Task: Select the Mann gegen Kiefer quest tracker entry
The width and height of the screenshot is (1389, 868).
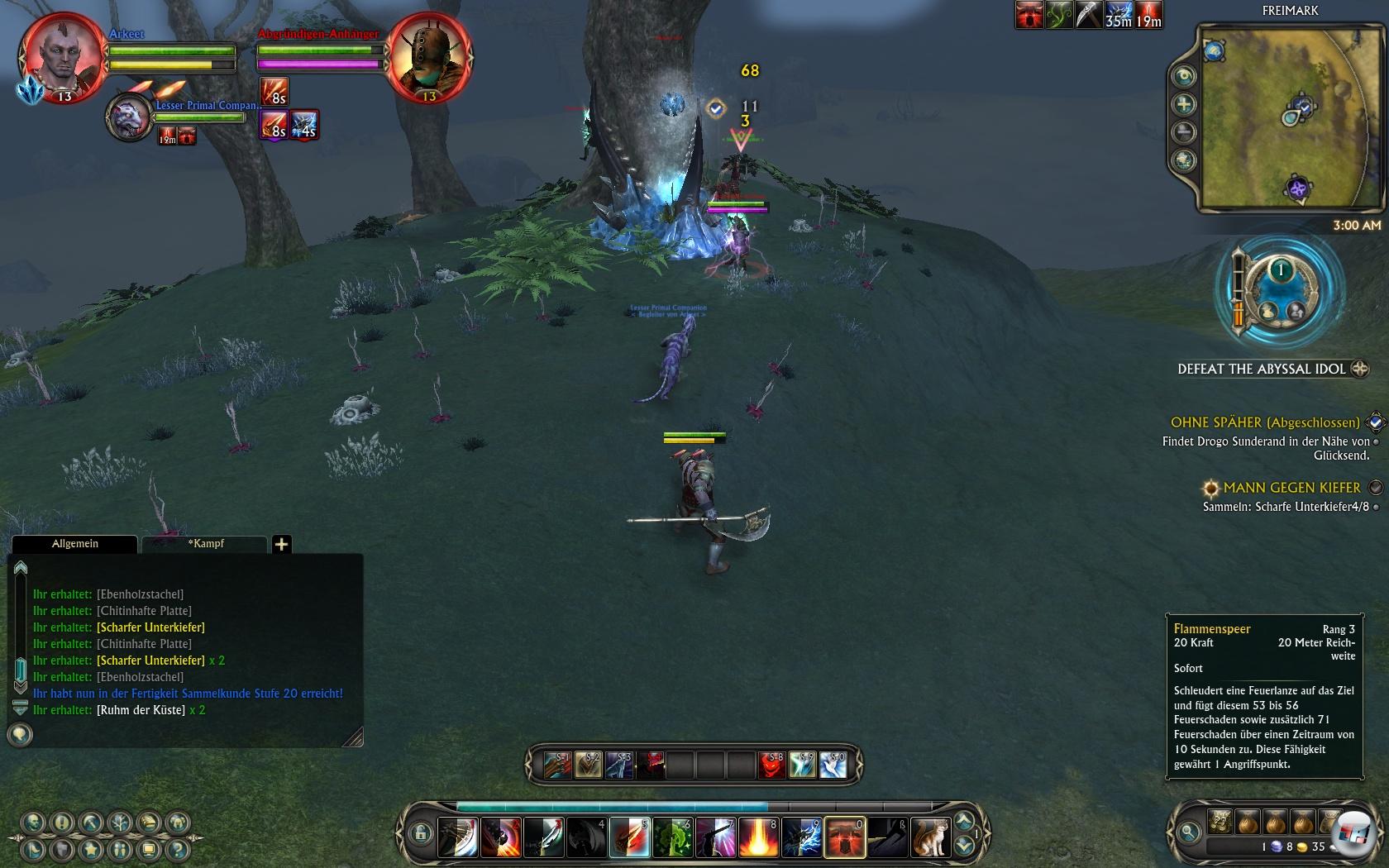Action: click(x=1291, y=488)
